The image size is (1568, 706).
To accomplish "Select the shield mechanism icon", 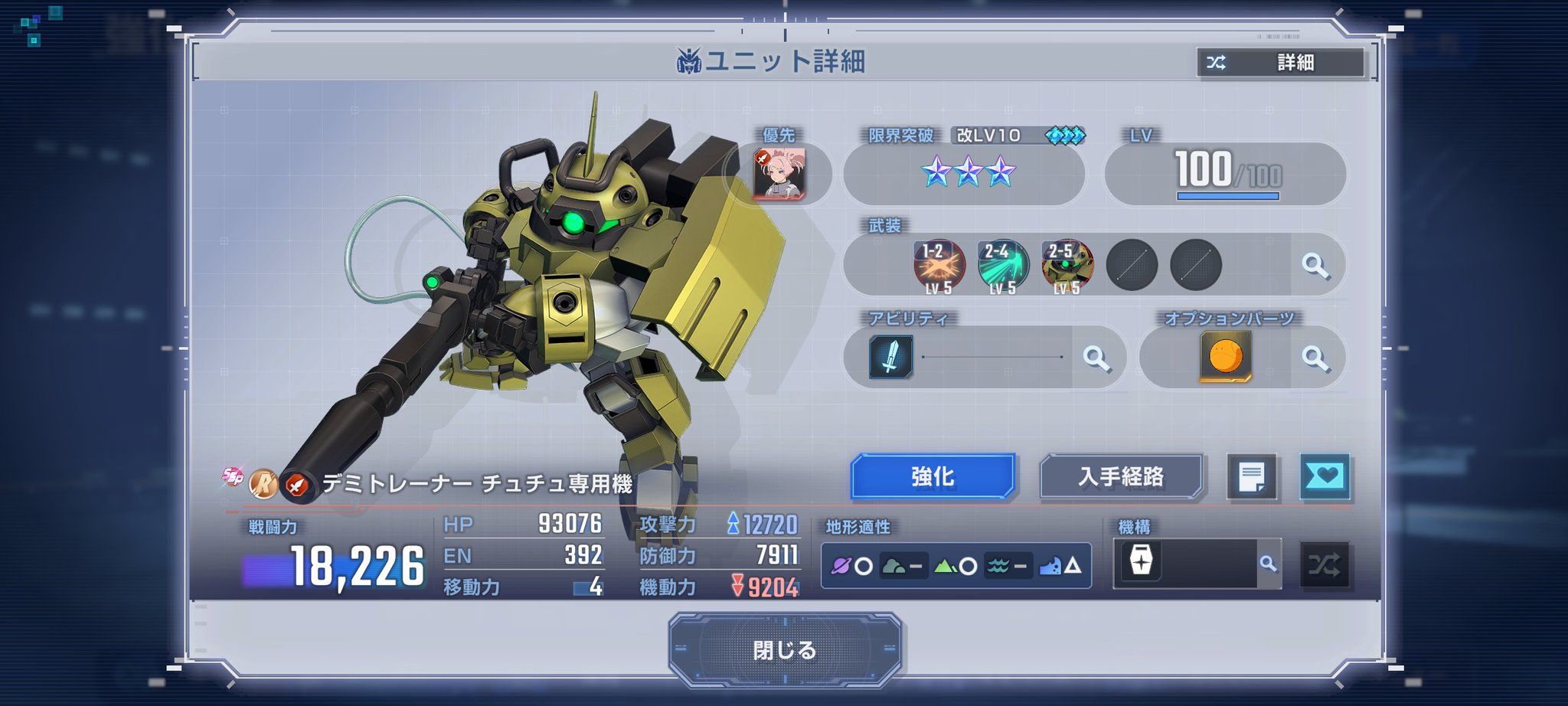I will 1141,561.
